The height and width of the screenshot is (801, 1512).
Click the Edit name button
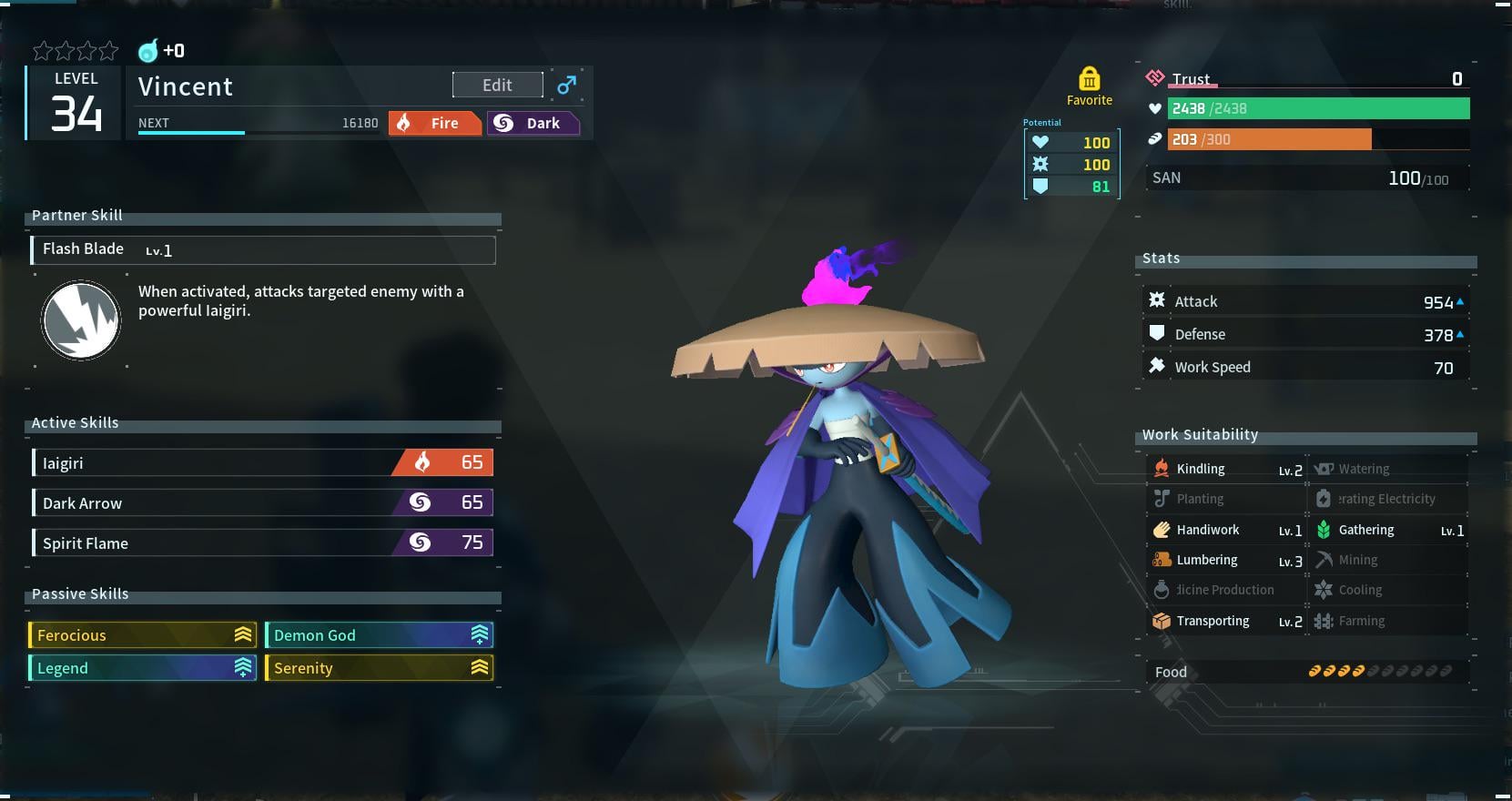point(497,85)
